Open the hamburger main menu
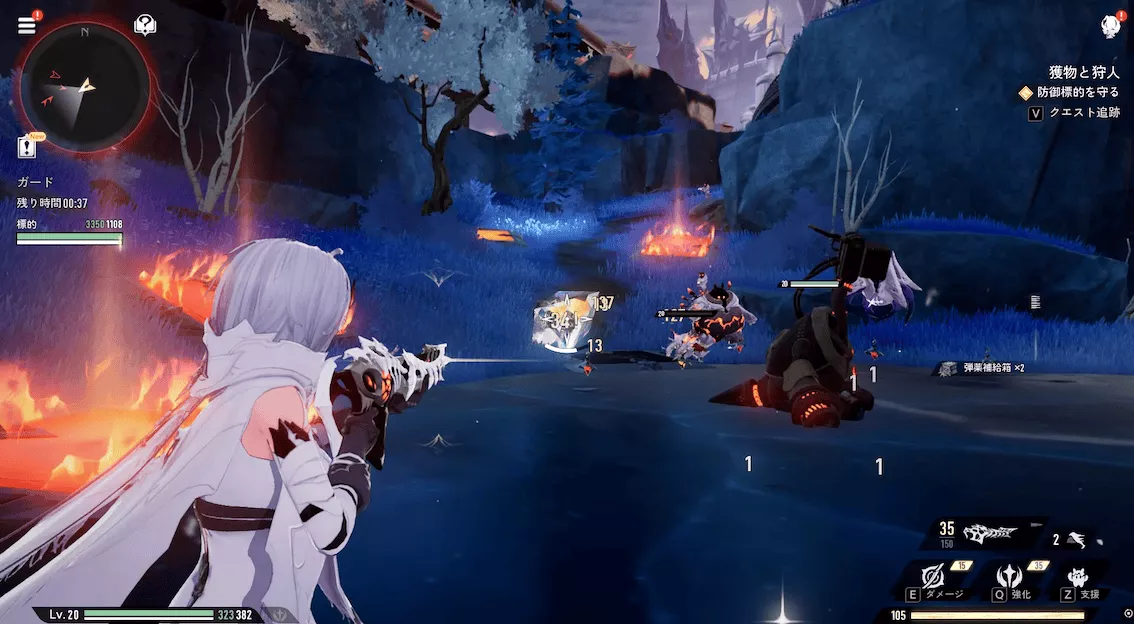Screen dimensions: 1134x624 tap(27, 25)
